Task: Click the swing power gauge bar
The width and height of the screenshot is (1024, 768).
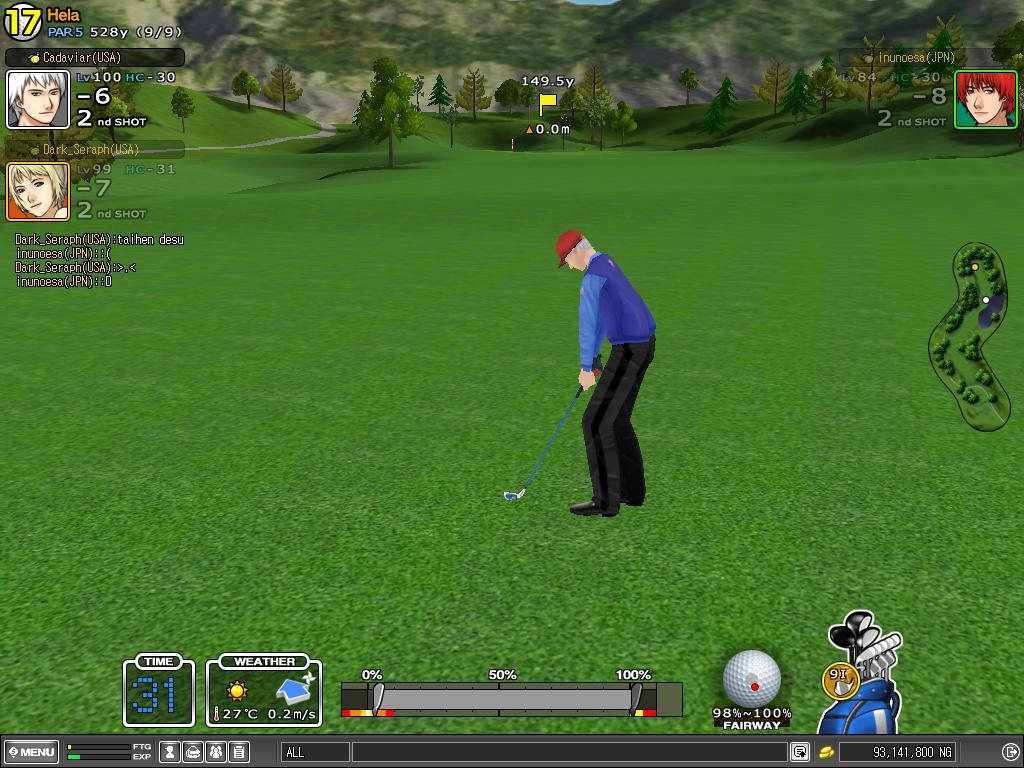Action: 510,699
